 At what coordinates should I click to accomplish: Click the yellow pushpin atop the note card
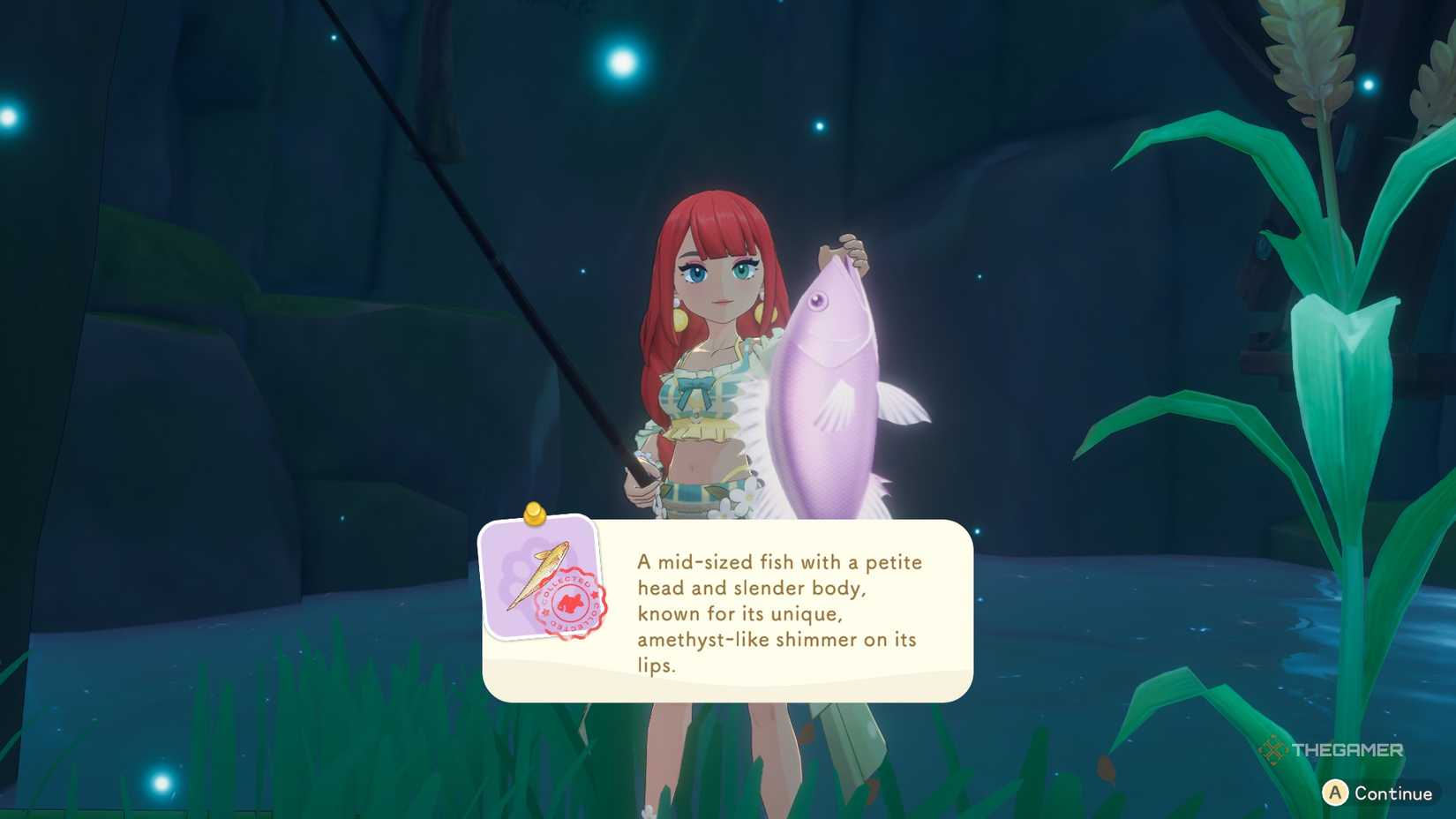tap(533, 515)
